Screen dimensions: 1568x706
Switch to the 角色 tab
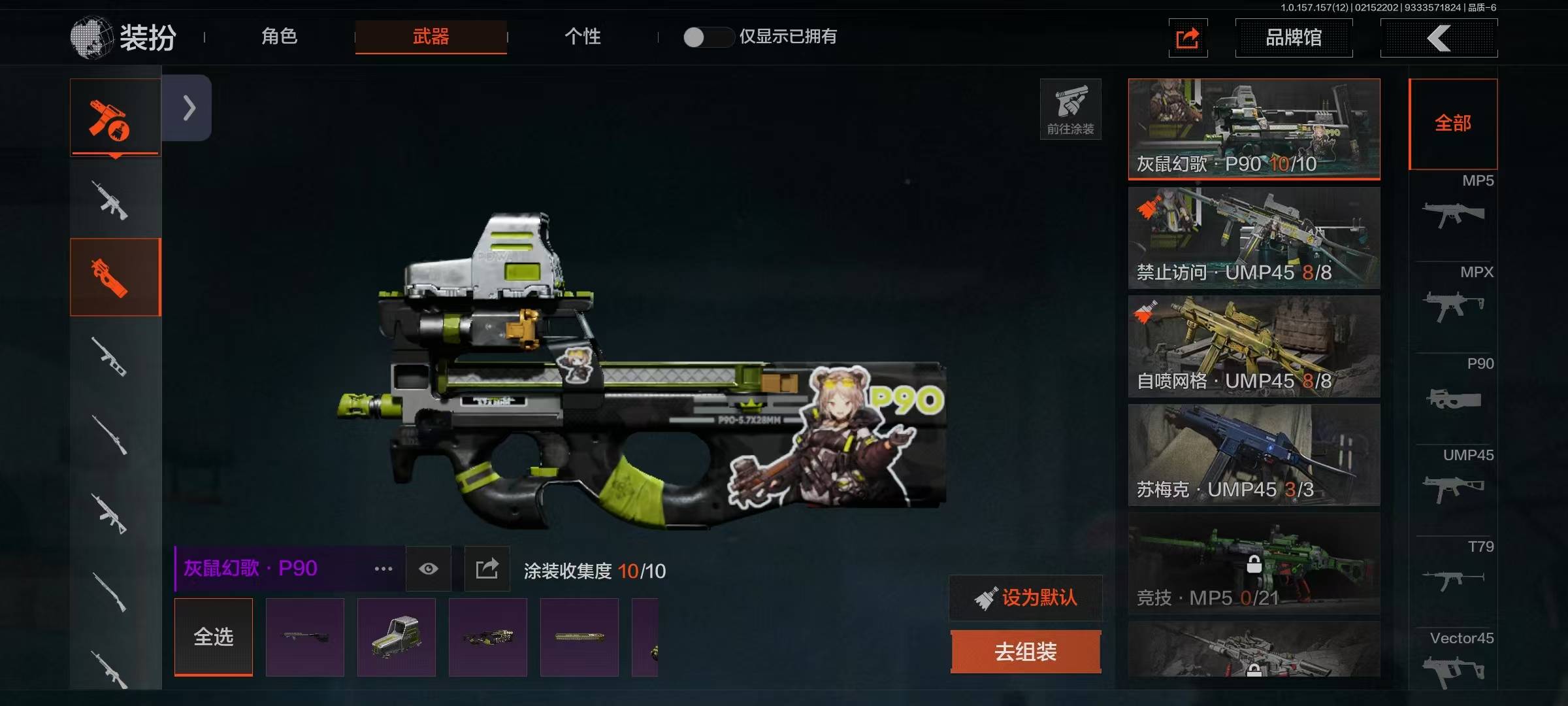tap(279, 37)
